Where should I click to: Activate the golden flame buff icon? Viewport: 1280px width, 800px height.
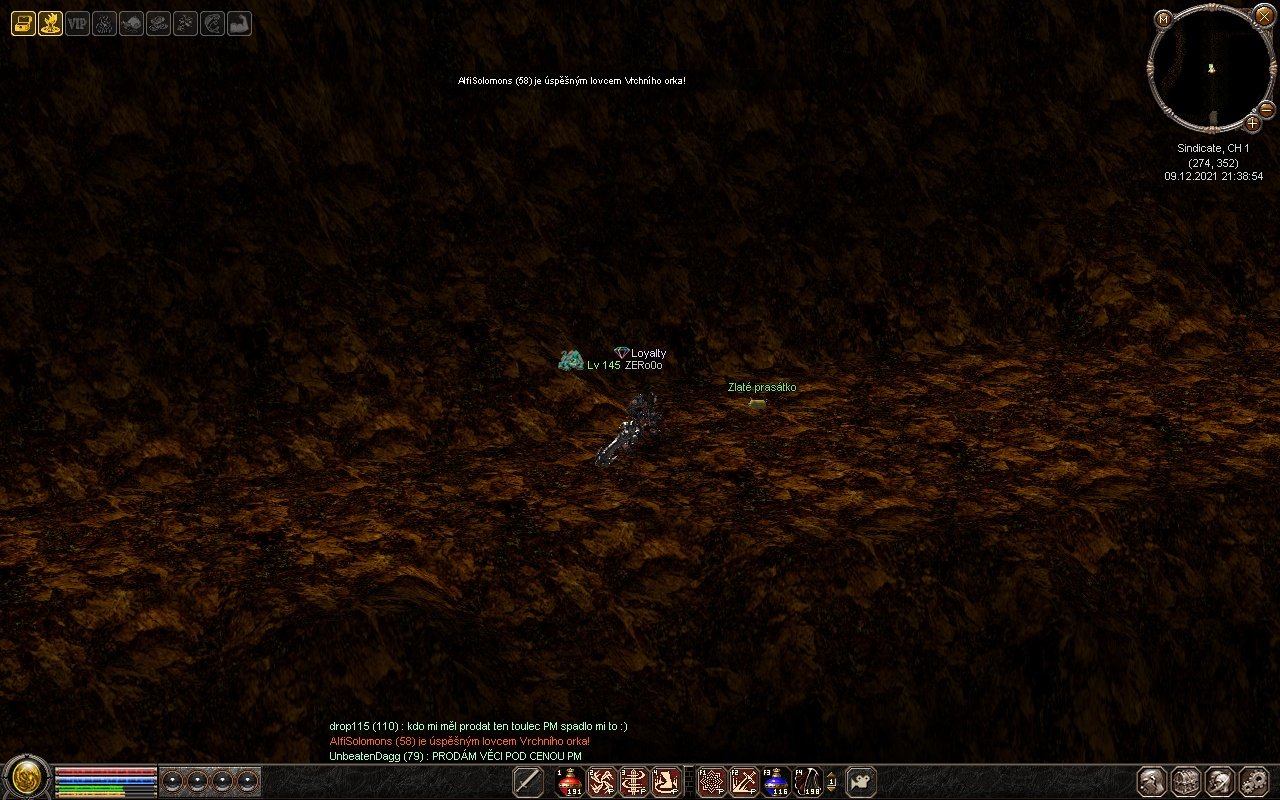click(50, 23)
